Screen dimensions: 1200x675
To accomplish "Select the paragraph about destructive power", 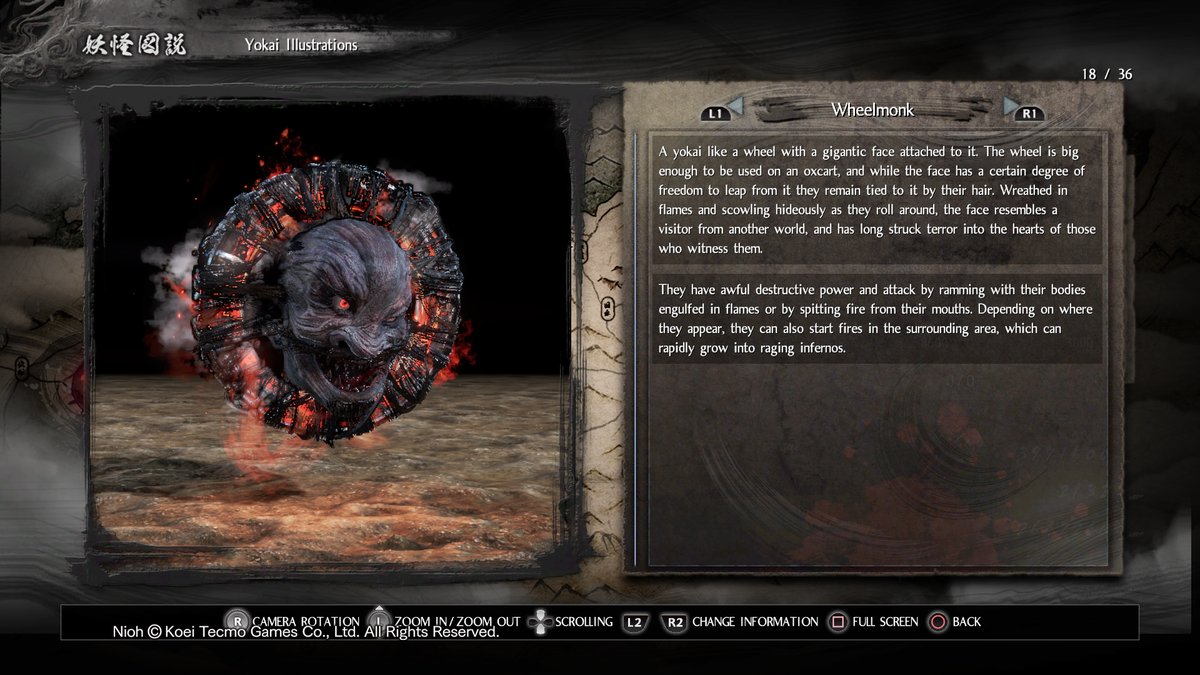I will (876, 318).
